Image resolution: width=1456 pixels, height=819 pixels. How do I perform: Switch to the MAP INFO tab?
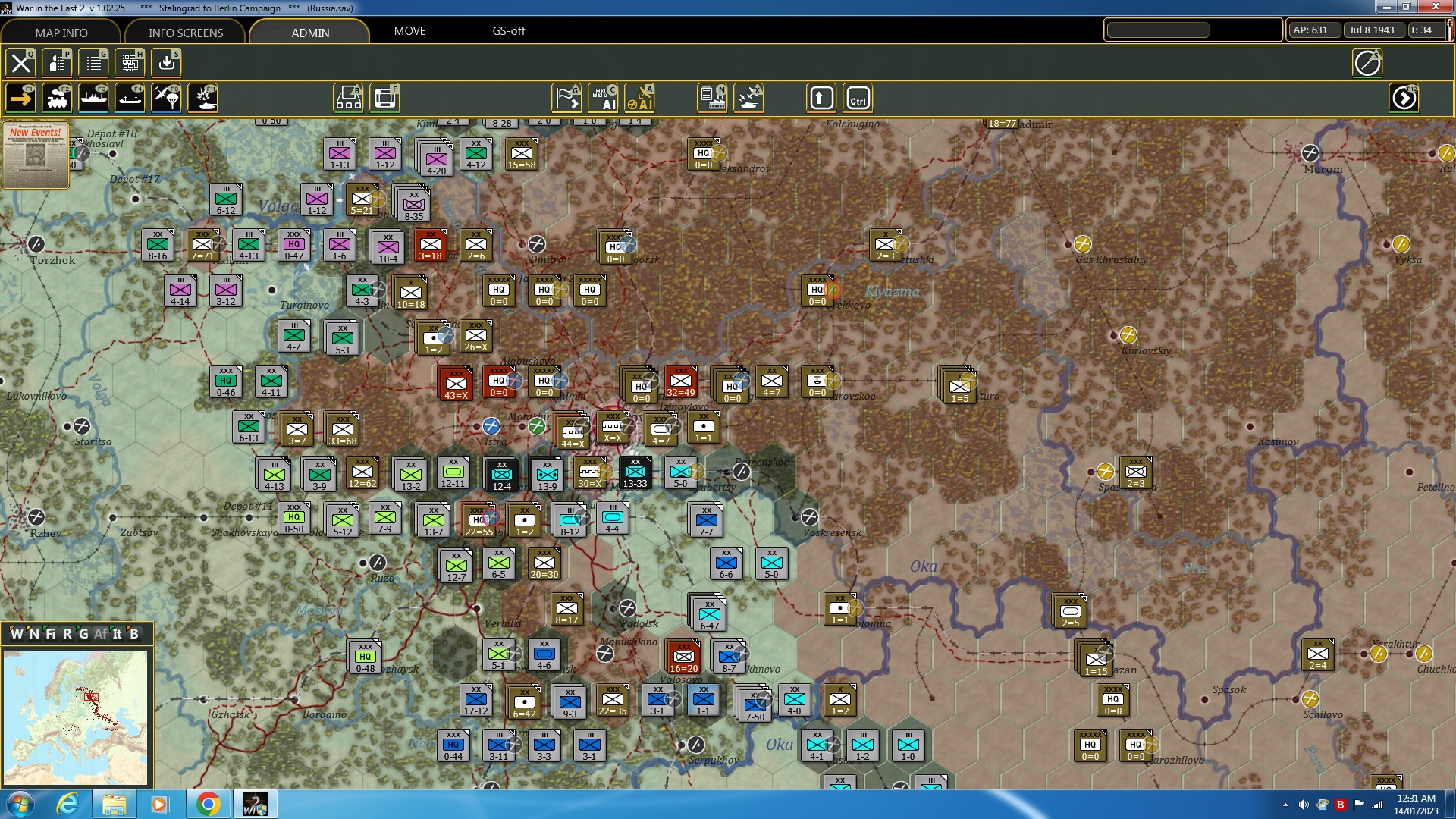pos(60,33)
